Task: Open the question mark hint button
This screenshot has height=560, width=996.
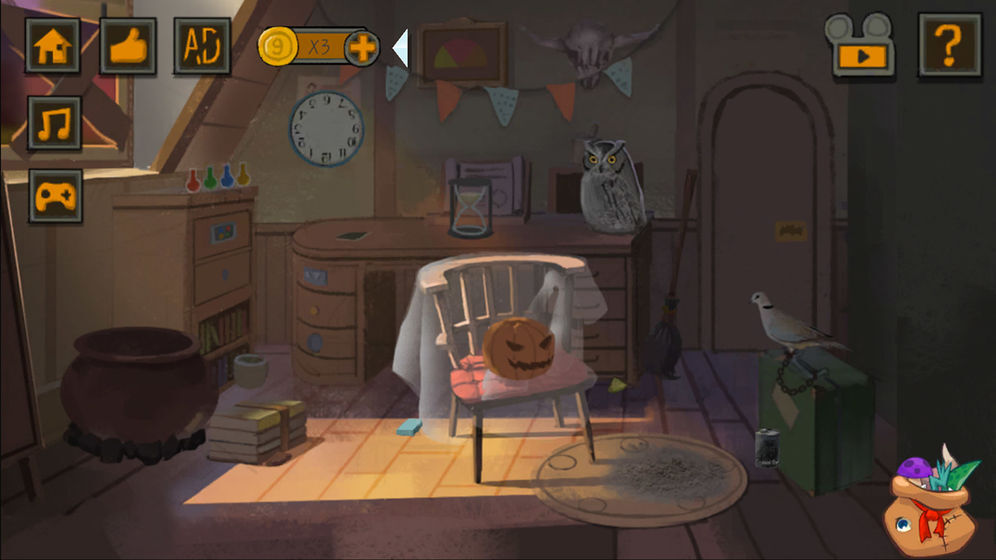Action: point(949,45)
